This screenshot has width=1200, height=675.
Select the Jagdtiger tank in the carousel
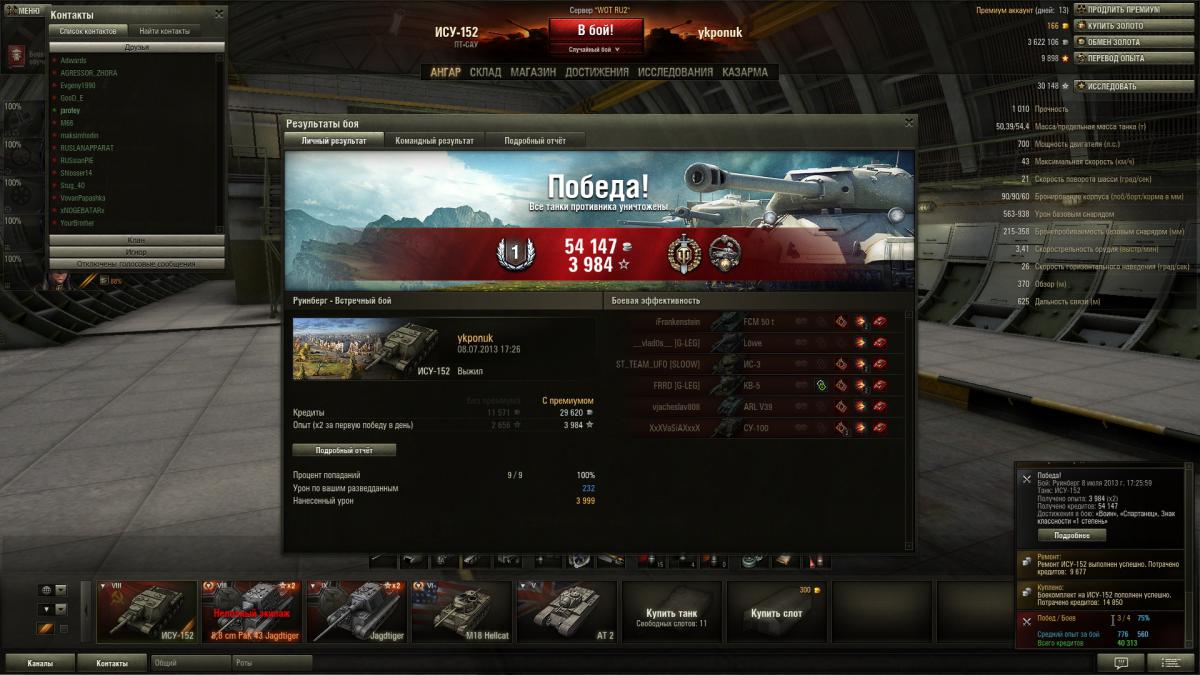tap(355, 611)
